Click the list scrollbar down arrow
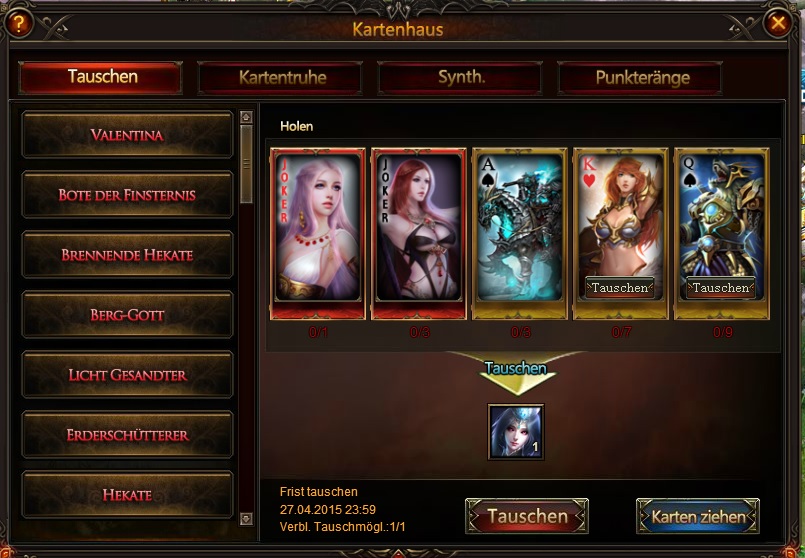 [x=247, y=519]
